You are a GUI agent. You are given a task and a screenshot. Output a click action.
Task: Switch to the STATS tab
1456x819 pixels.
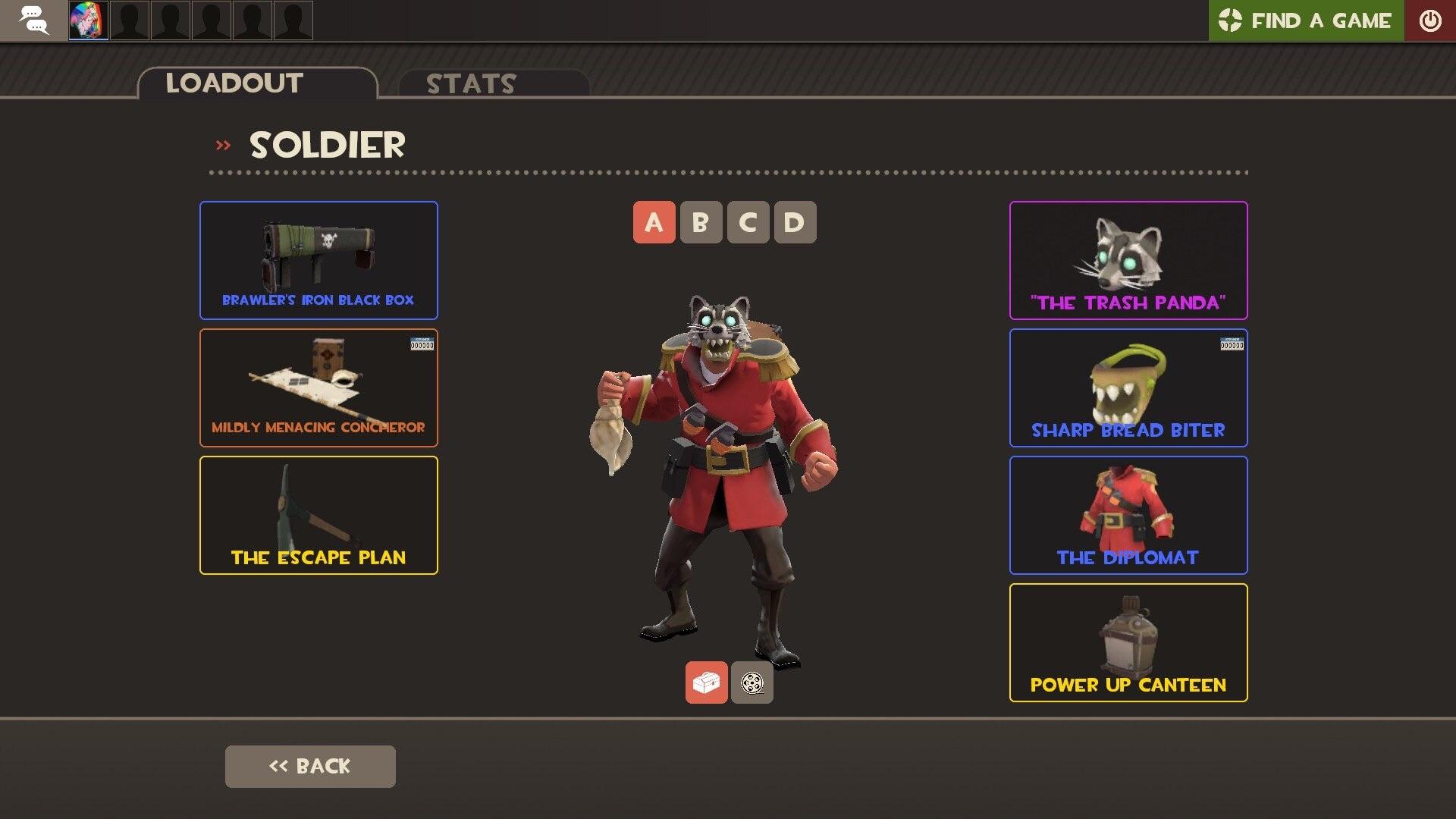[470, 83]
